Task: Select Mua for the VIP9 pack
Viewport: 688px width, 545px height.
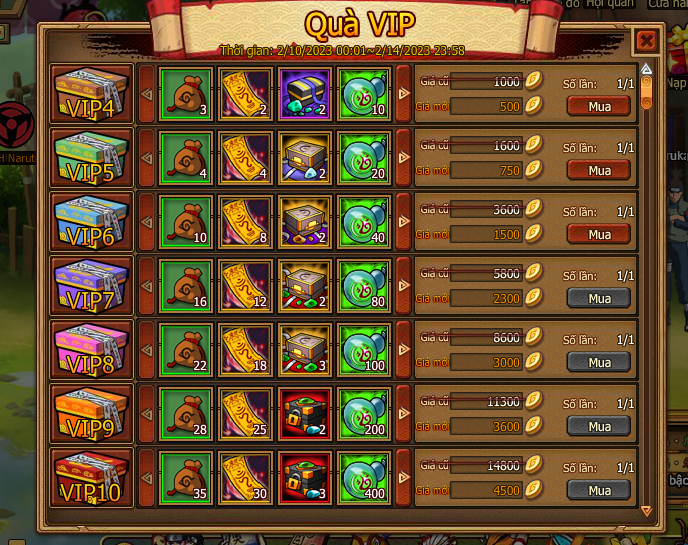Action: click(599, 426)
